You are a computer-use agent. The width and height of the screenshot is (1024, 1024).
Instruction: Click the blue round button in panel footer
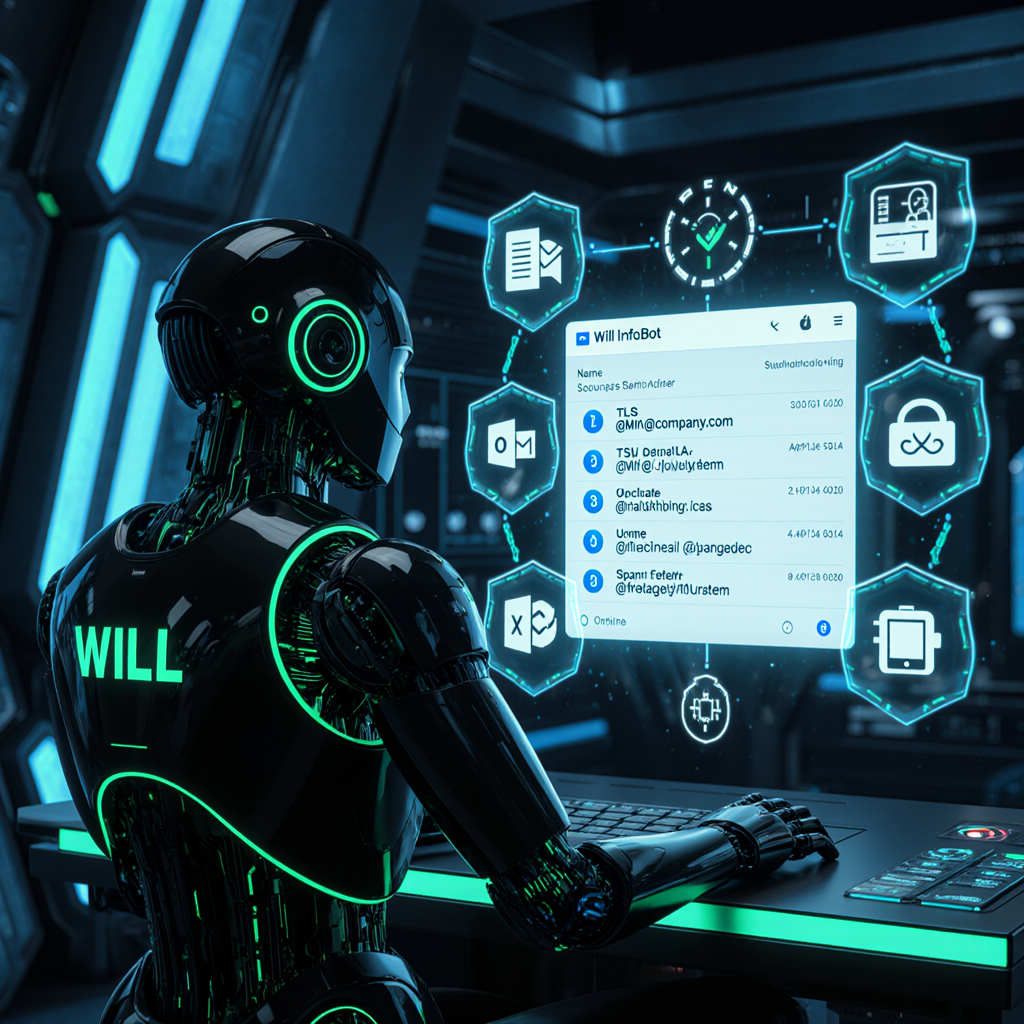coord(824,628)
